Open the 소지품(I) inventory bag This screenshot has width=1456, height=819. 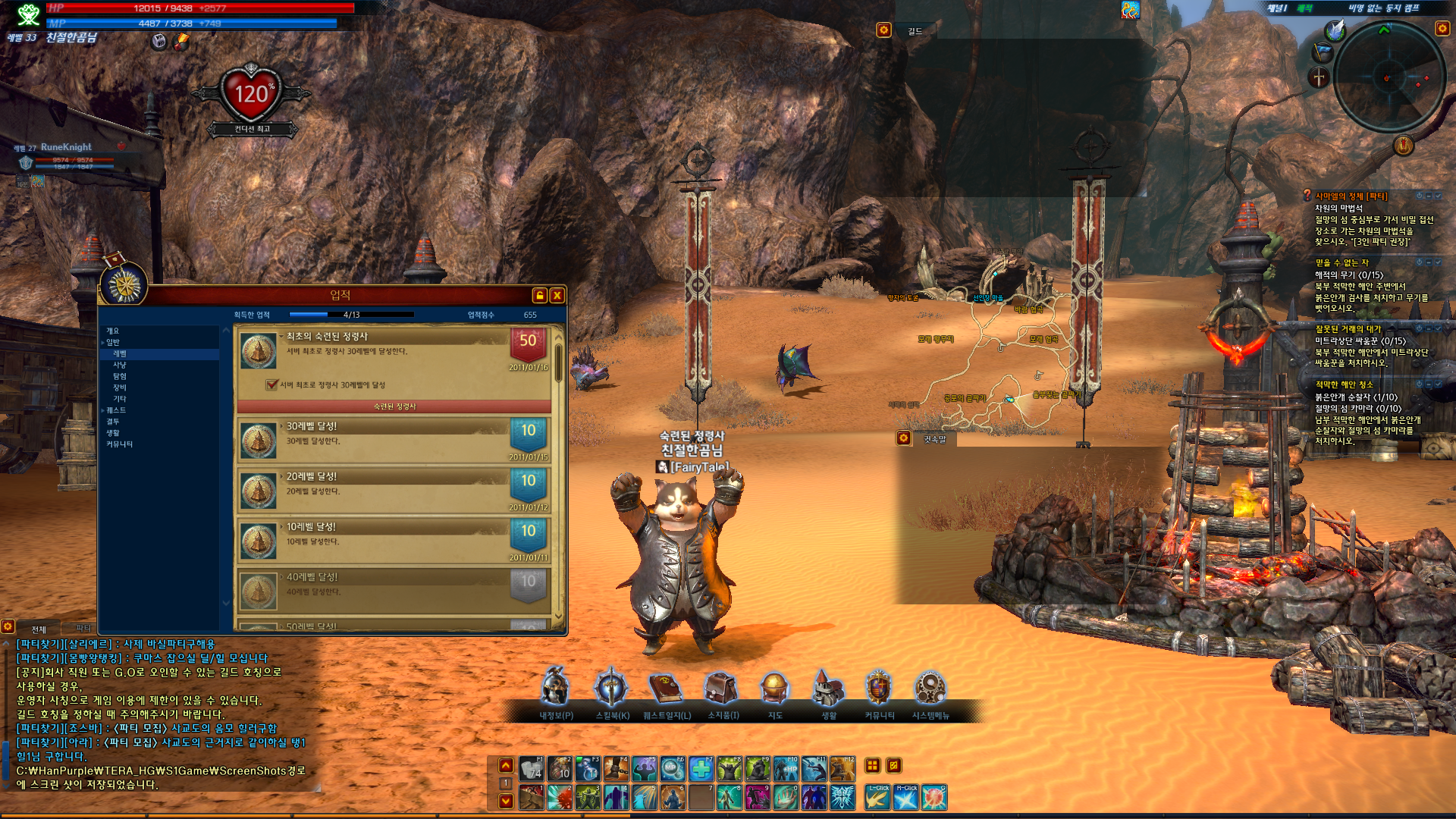[722, 689]
